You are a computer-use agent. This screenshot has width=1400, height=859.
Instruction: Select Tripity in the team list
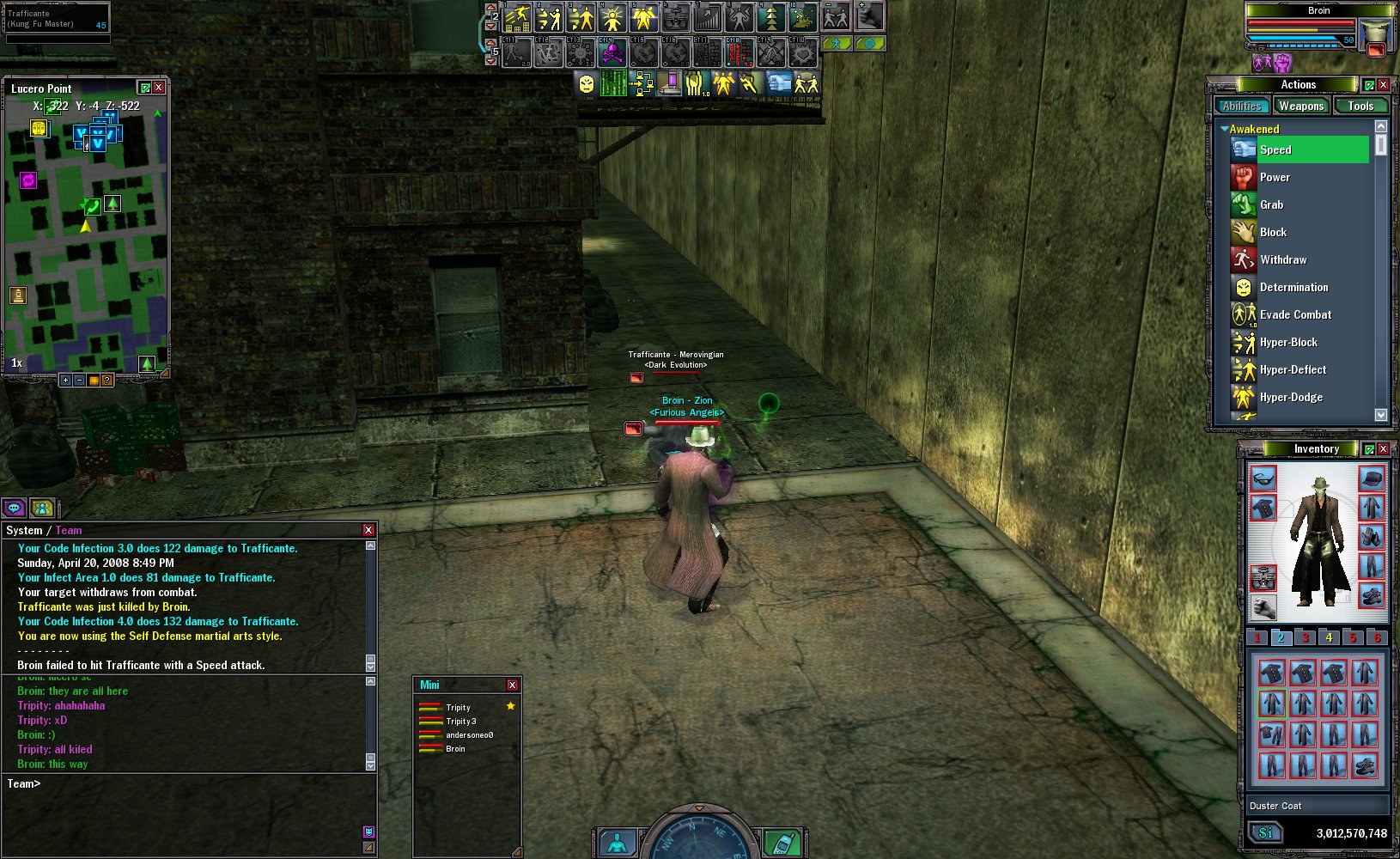pos(458,708)
